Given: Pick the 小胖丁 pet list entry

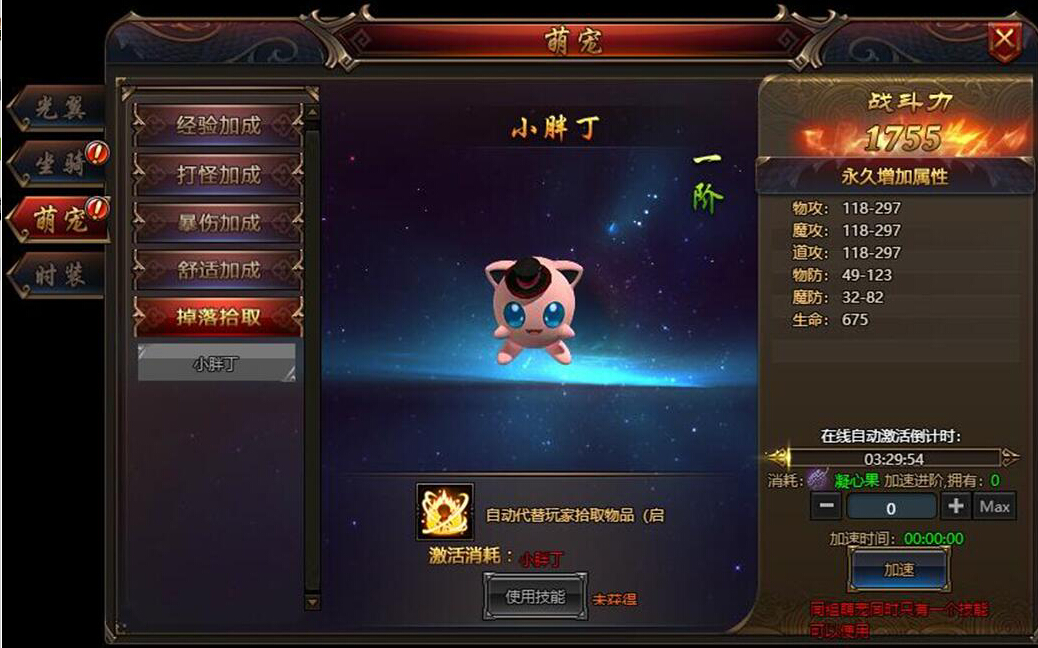Looking at the screenshot, I should (x=216, y=364).
